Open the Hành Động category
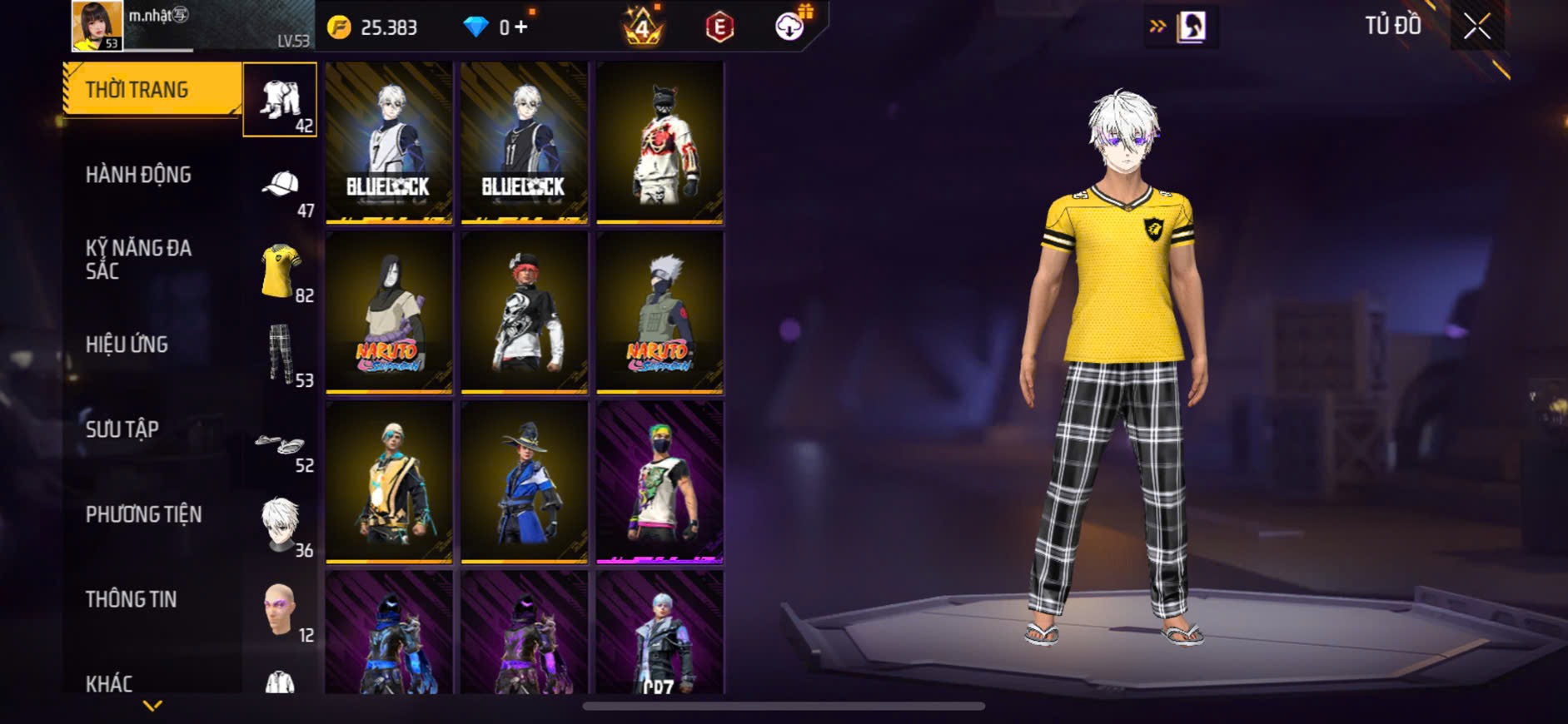Screen dimensions: 1568x724 [x=138, y=175]
